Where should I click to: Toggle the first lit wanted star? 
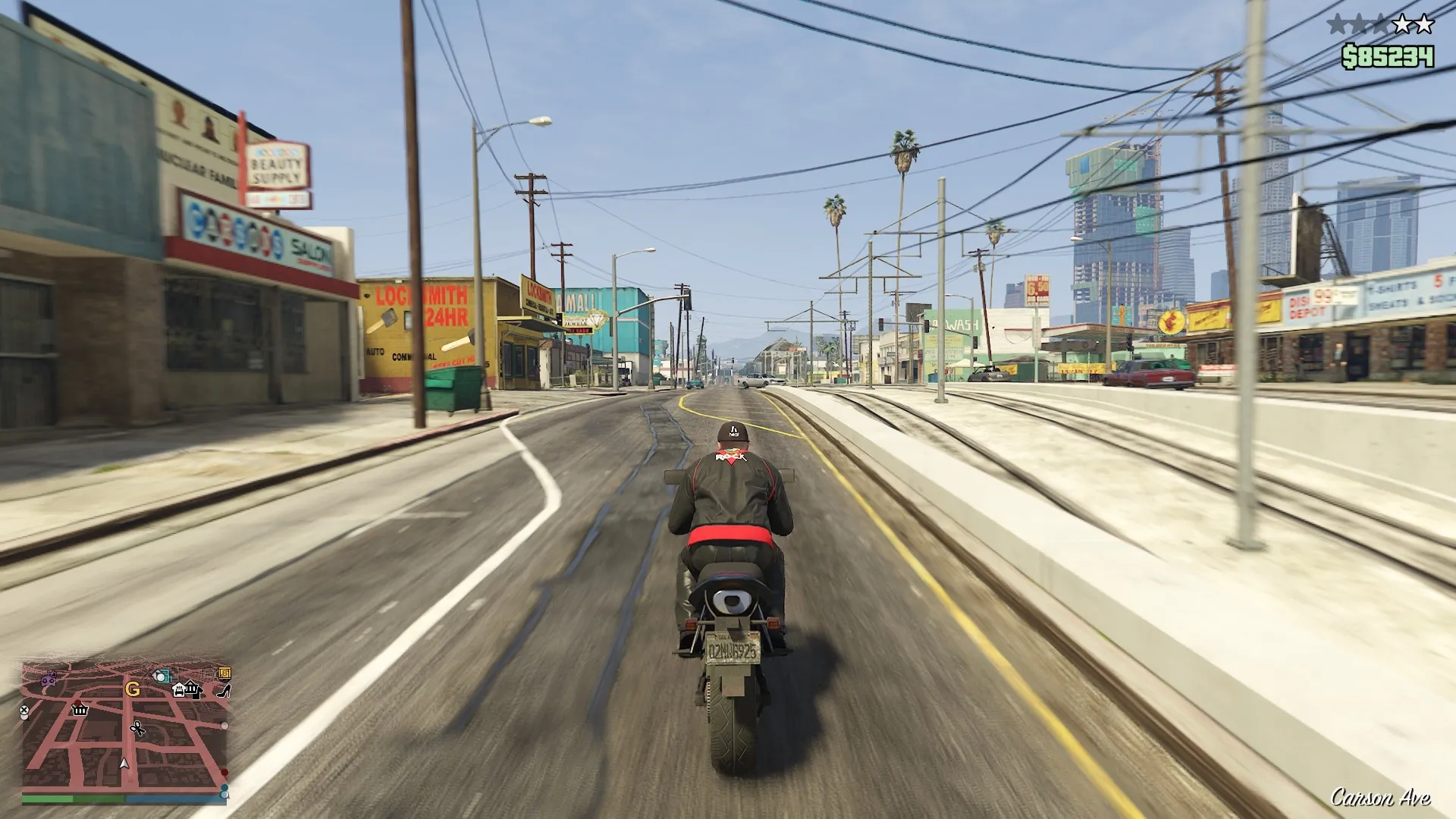click(x=1336, y=24)
